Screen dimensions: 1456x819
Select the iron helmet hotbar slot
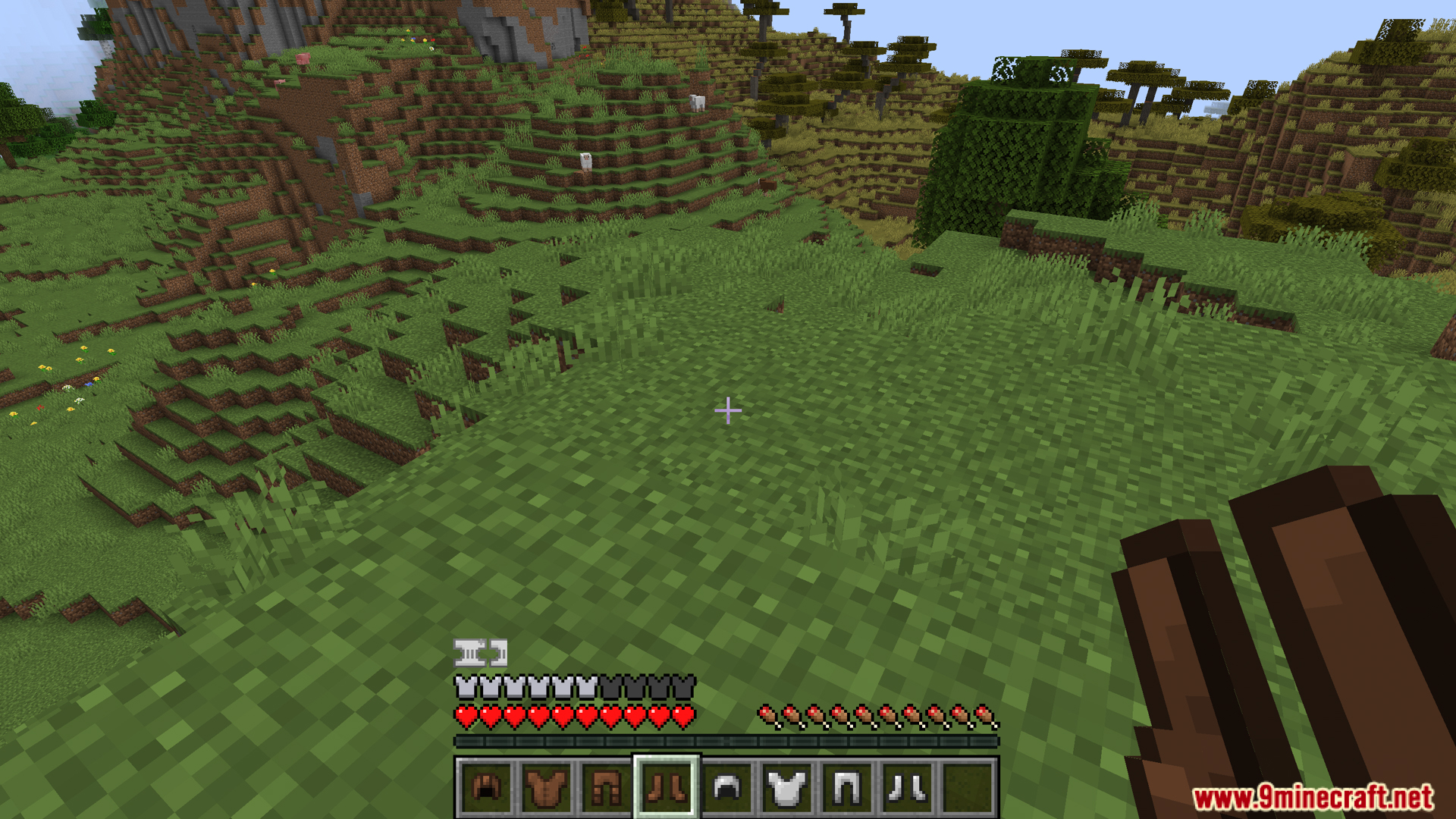click(726, 788)
